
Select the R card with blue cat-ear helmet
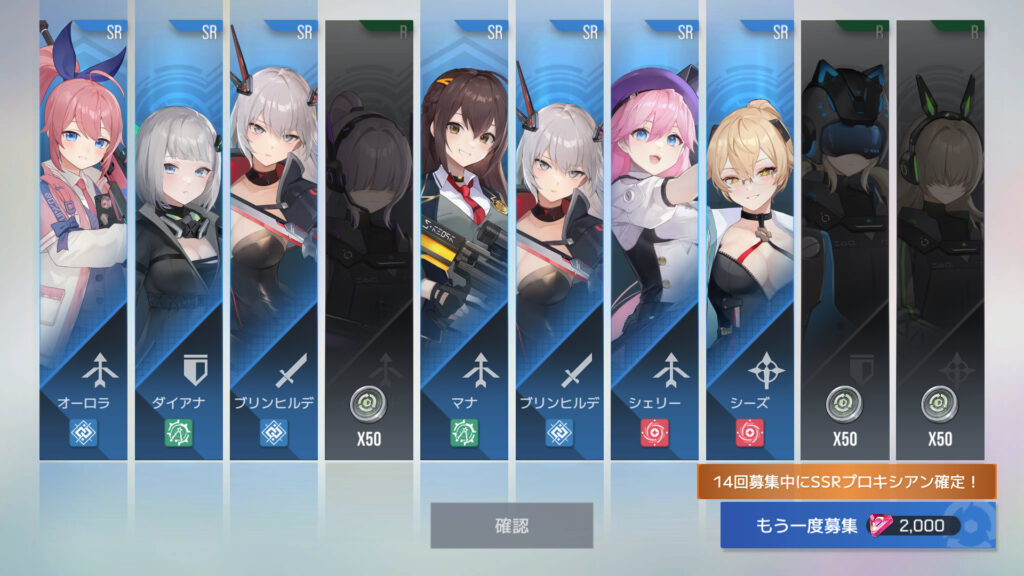(845, 240)
